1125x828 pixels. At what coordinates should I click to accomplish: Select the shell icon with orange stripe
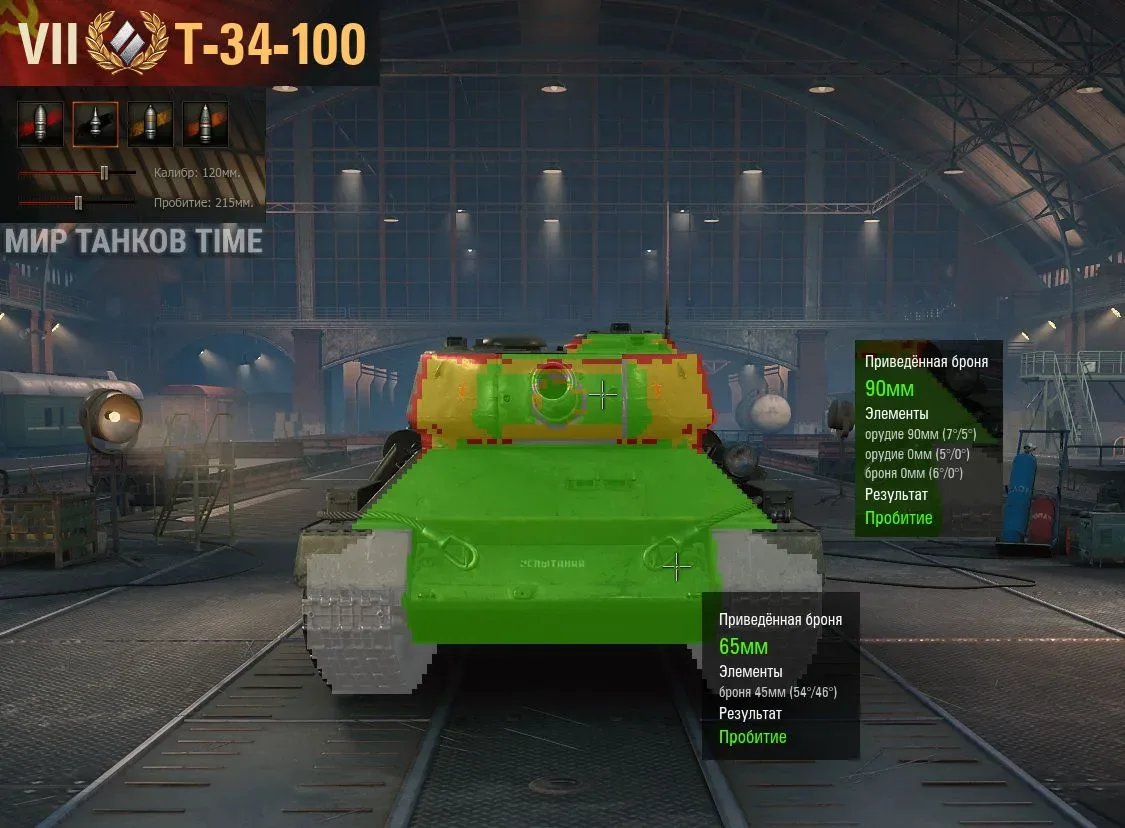point(205,124)
